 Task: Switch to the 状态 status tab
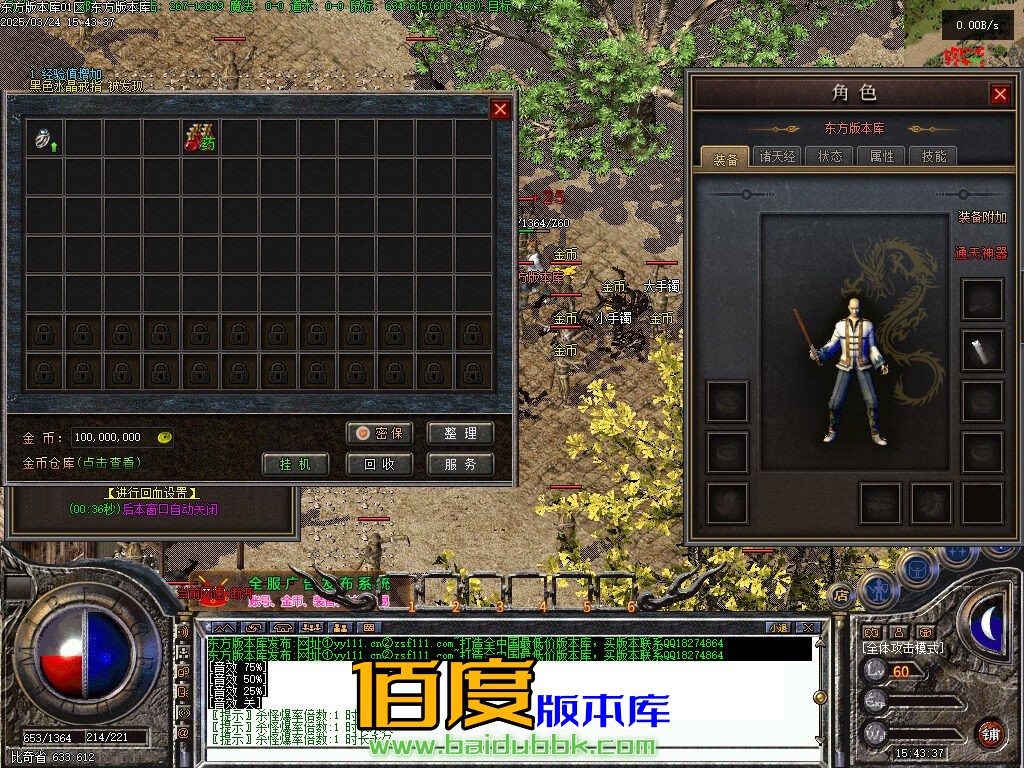tap(830, 156)
